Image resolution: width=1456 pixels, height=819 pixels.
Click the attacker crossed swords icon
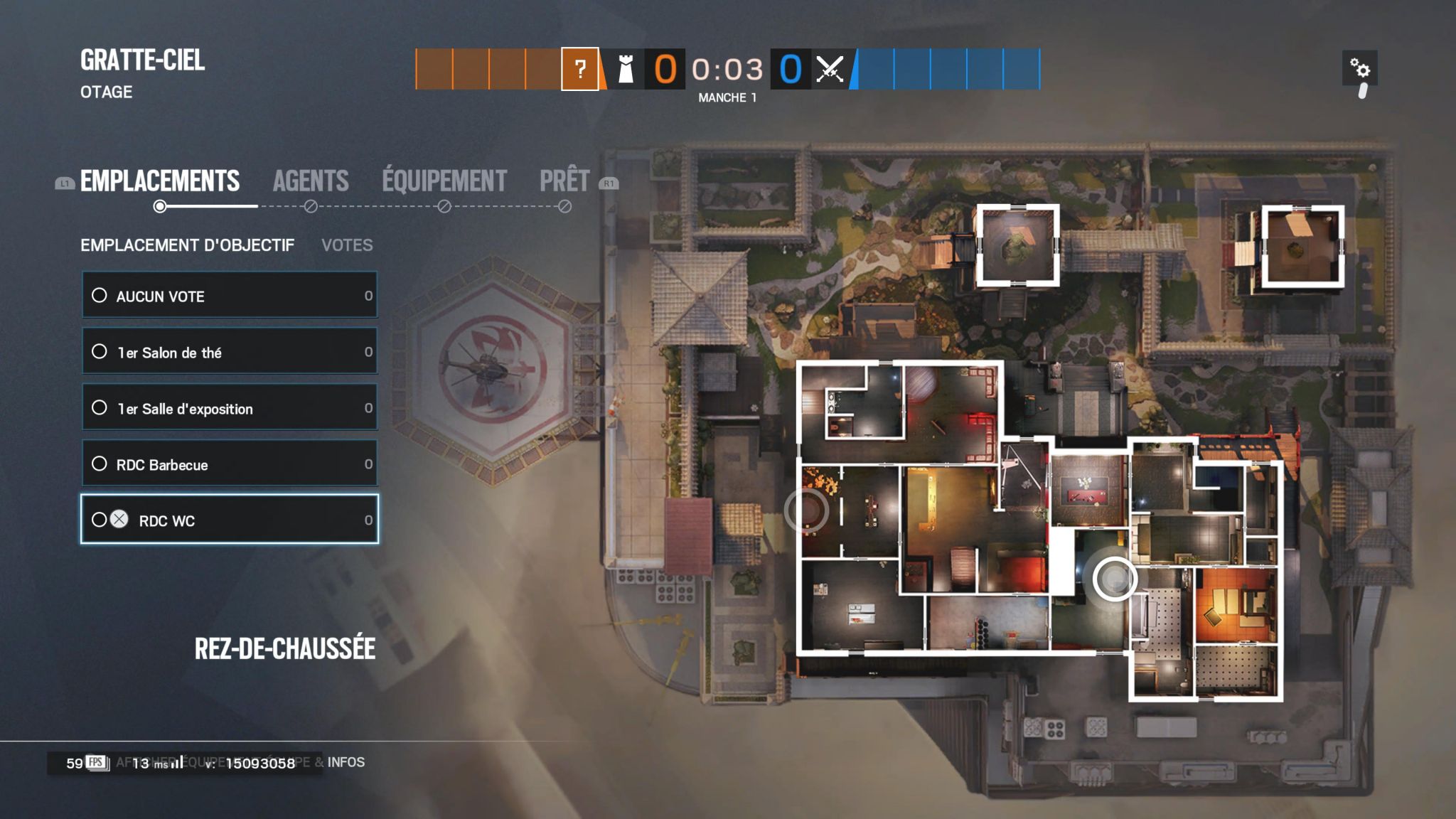pos(833,70)
